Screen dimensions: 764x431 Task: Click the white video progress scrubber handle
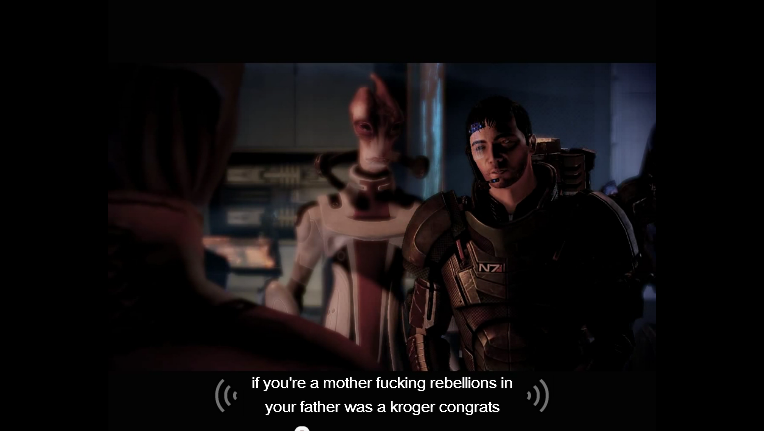point(302,429)
